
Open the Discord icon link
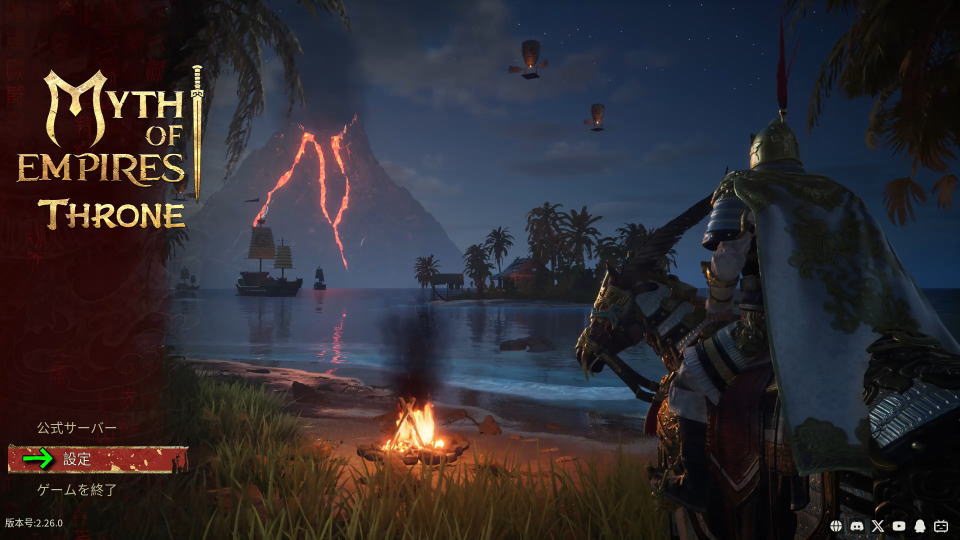click(857, 525)
